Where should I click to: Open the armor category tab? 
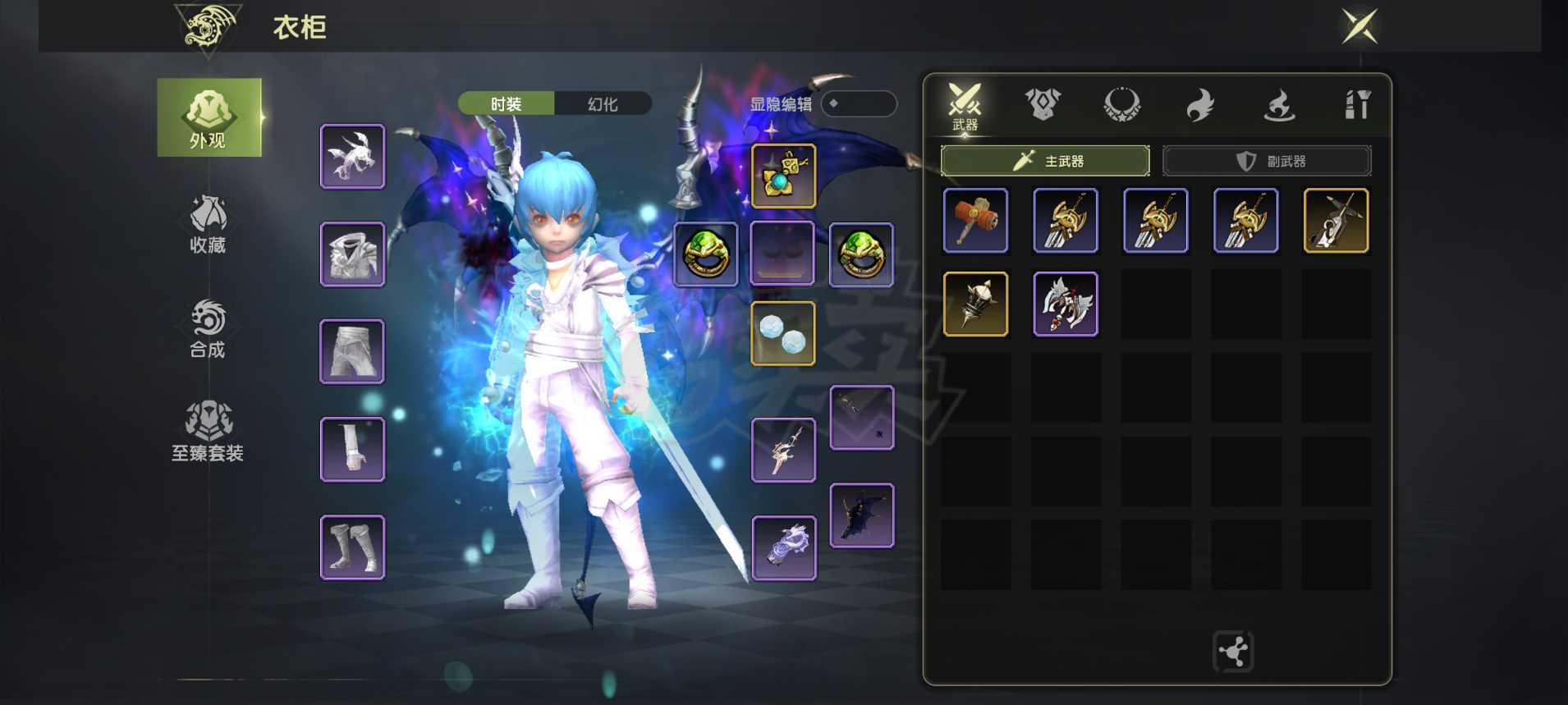(x=1043, y=105)
